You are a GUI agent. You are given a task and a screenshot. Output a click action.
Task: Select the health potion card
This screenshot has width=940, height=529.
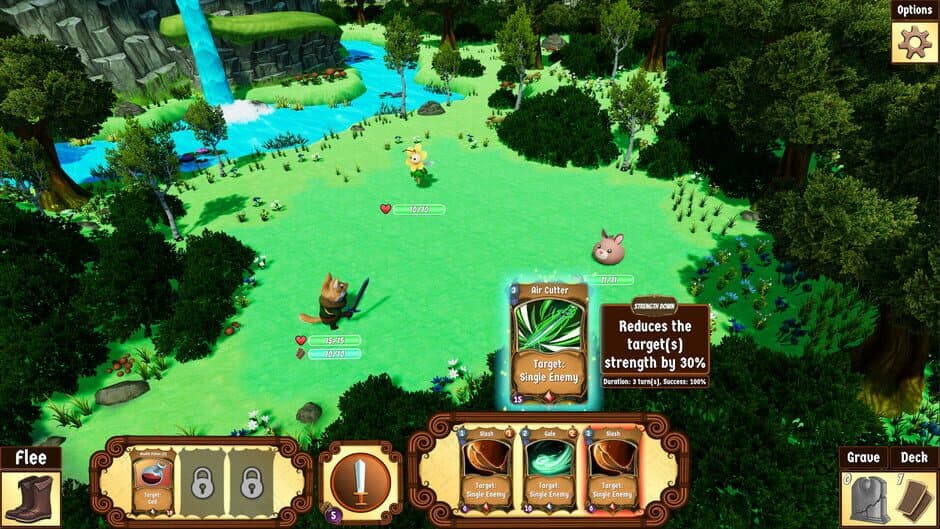tap(153, 481)
